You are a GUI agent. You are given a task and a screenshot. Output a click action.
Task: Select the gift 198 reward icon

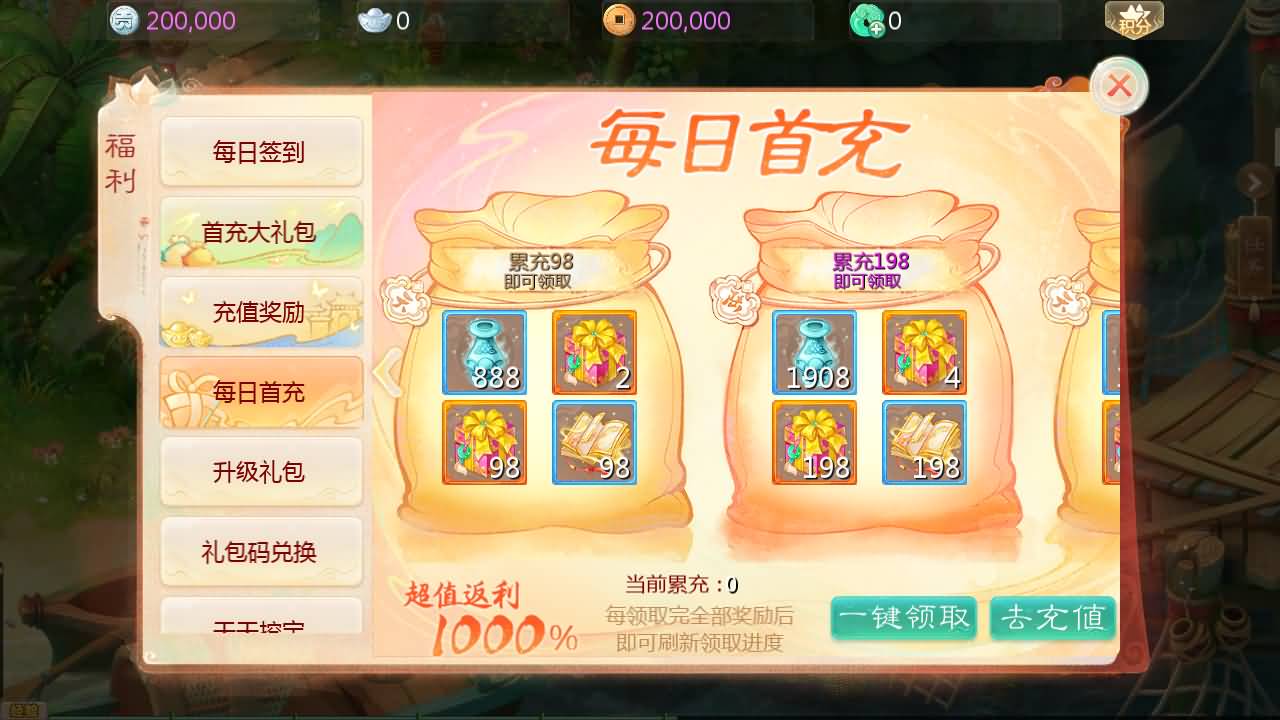(814, 441)
